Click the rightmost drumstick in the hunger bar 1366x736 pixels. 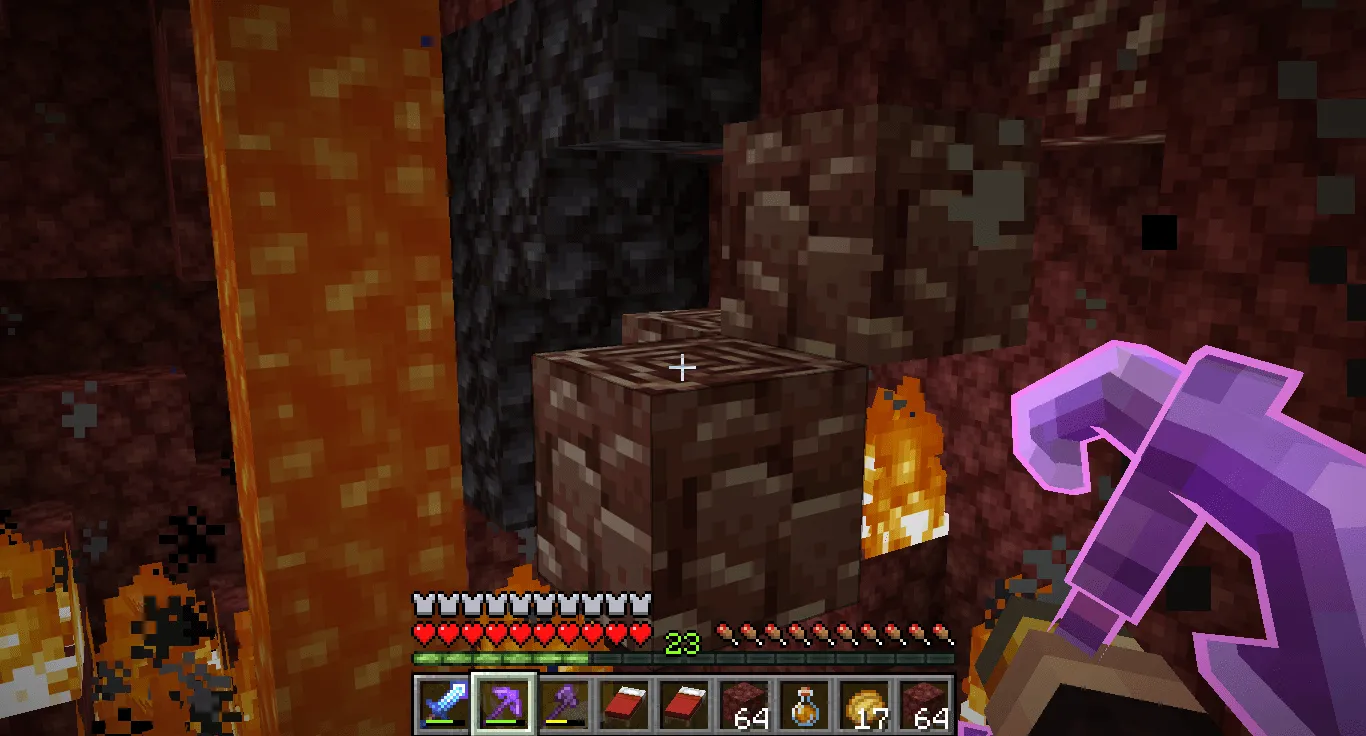(x=943, y=632)
